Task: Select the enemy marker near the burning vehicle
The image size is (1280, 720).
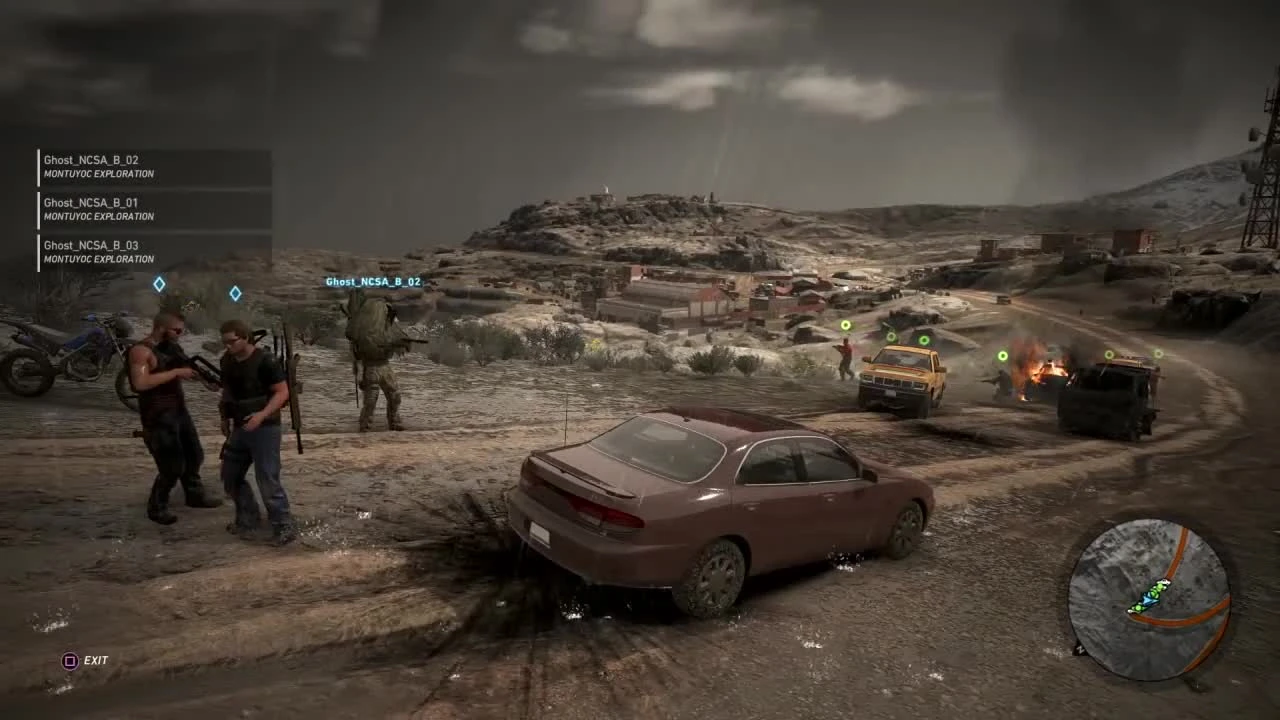Action: coord(1003,355)
